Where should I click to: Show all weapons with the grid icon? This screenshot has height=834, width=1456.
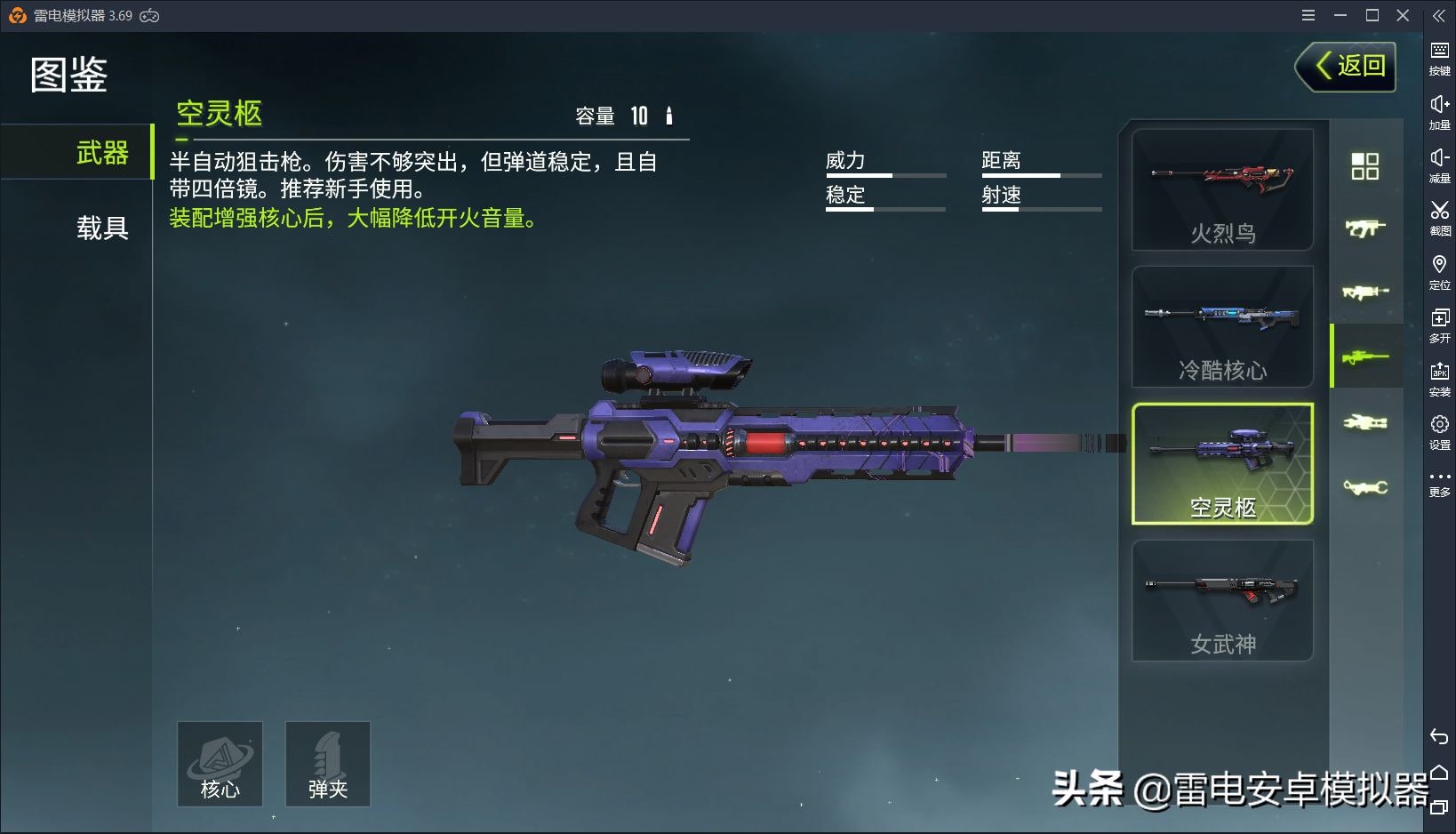[1364, 165]
